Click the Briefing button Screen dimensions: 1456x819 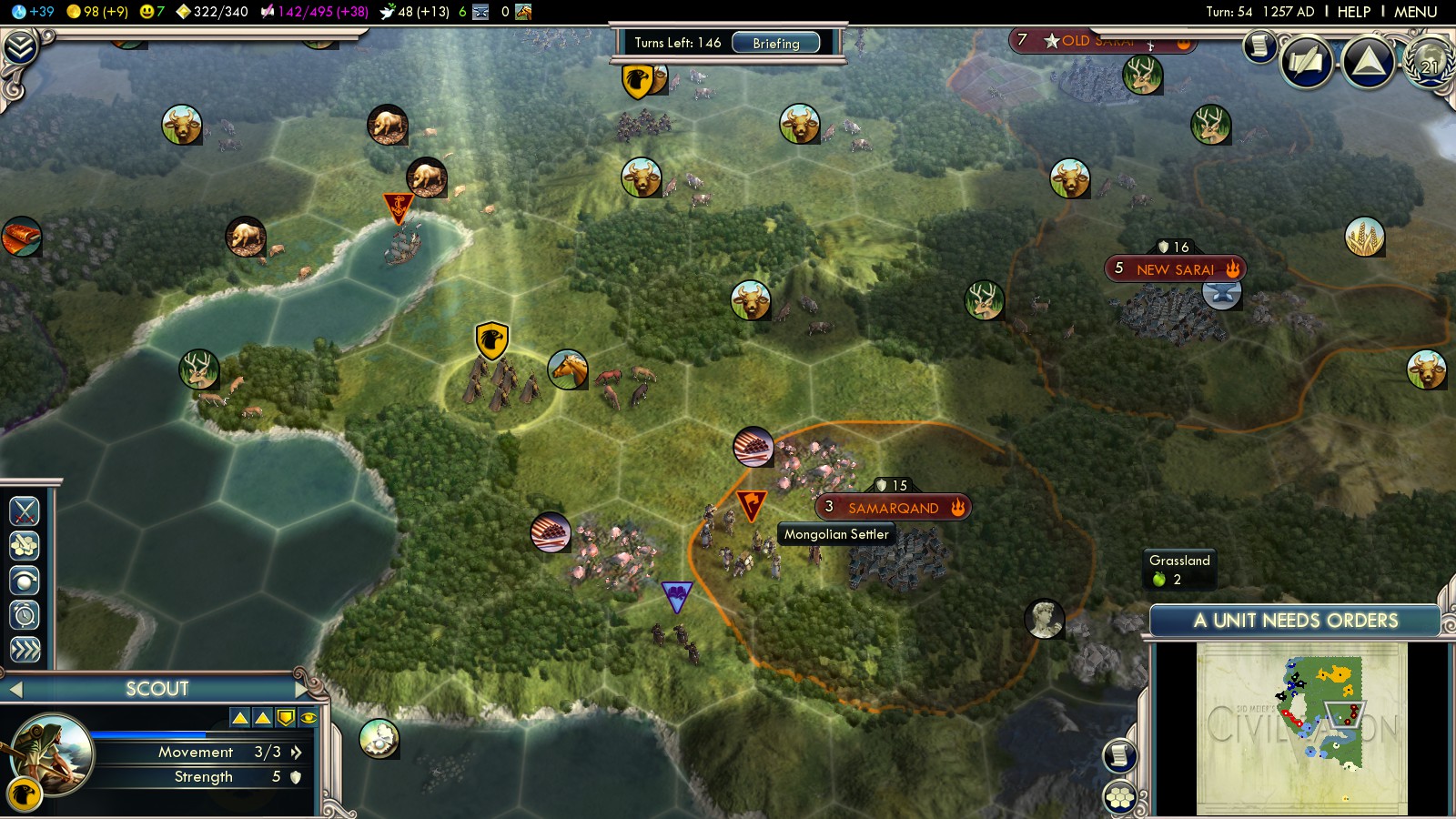775,43
